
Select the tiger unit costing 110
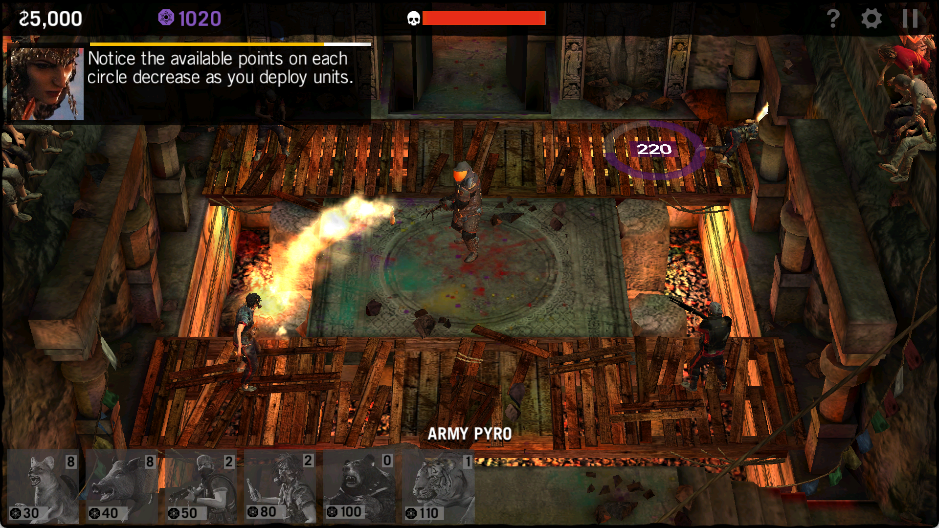click(437, 487)
